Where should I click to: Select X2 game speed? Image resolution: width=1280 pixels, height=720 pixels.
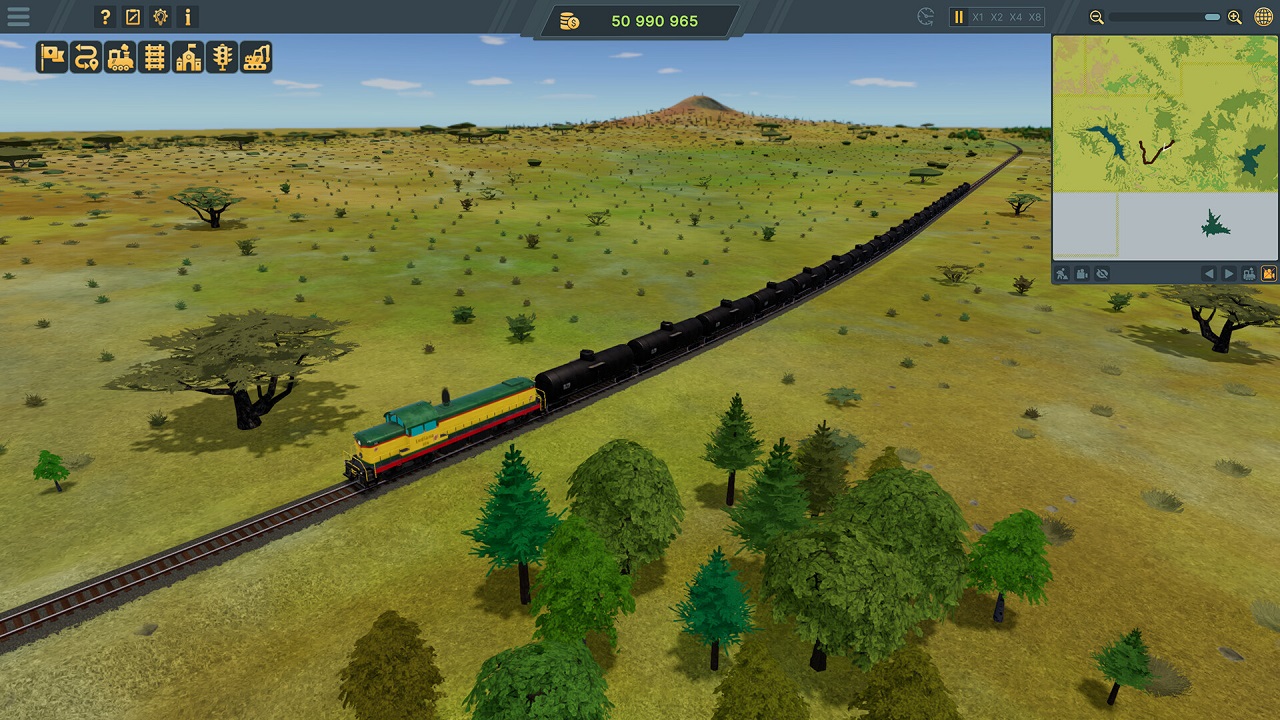coord(994,16)
